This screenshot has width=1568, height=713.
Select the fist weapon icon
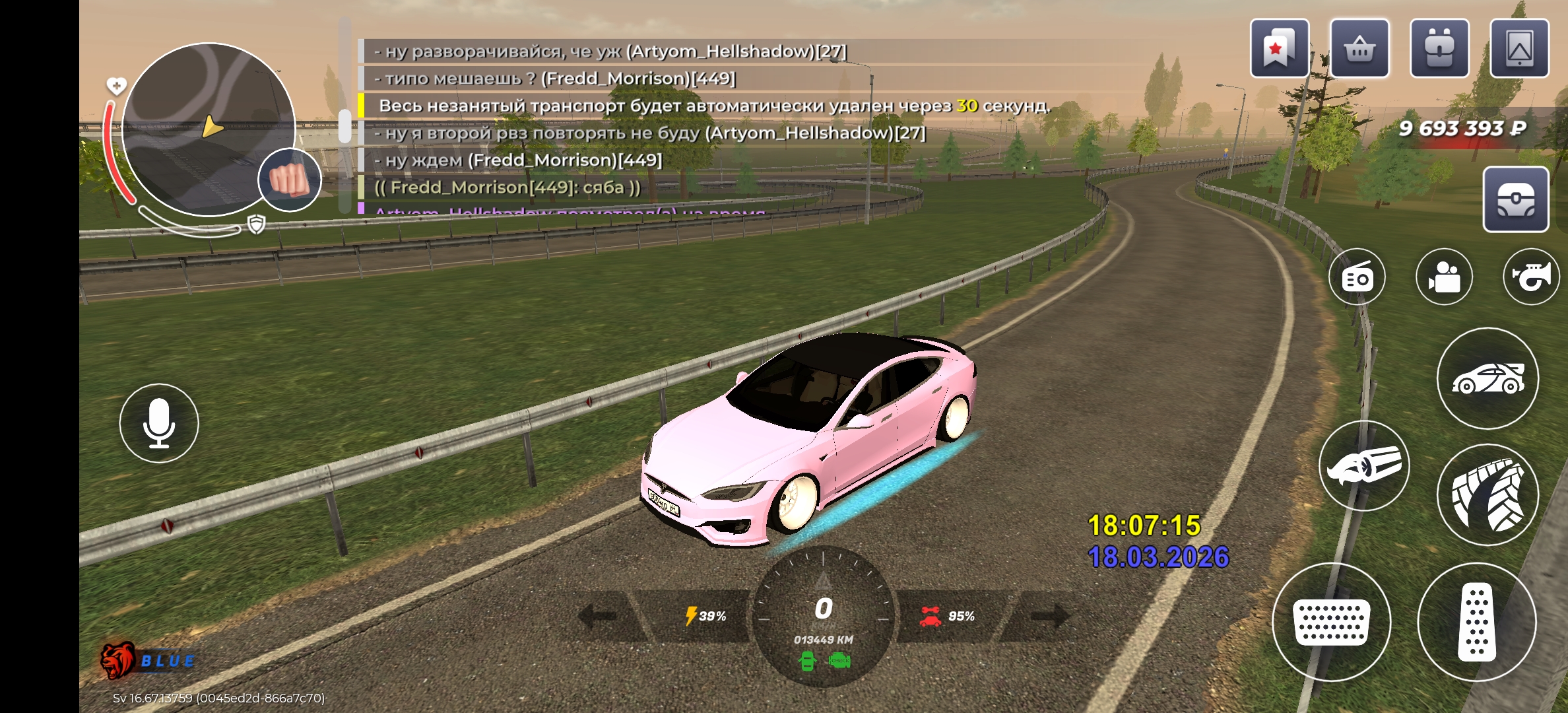(289, 180)
